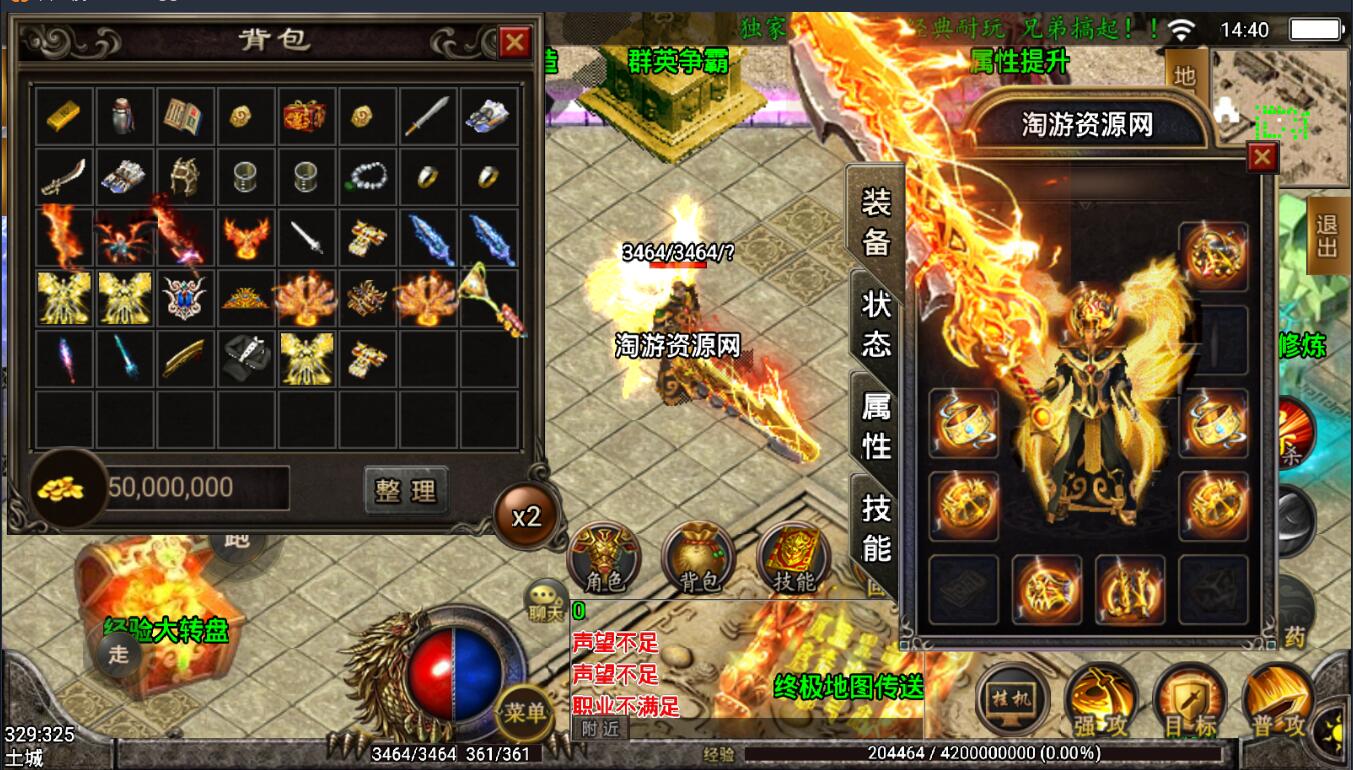Viewport: 1353px width, 770px height.
Task: Close the backpack window
Action: tap(515, 42)
